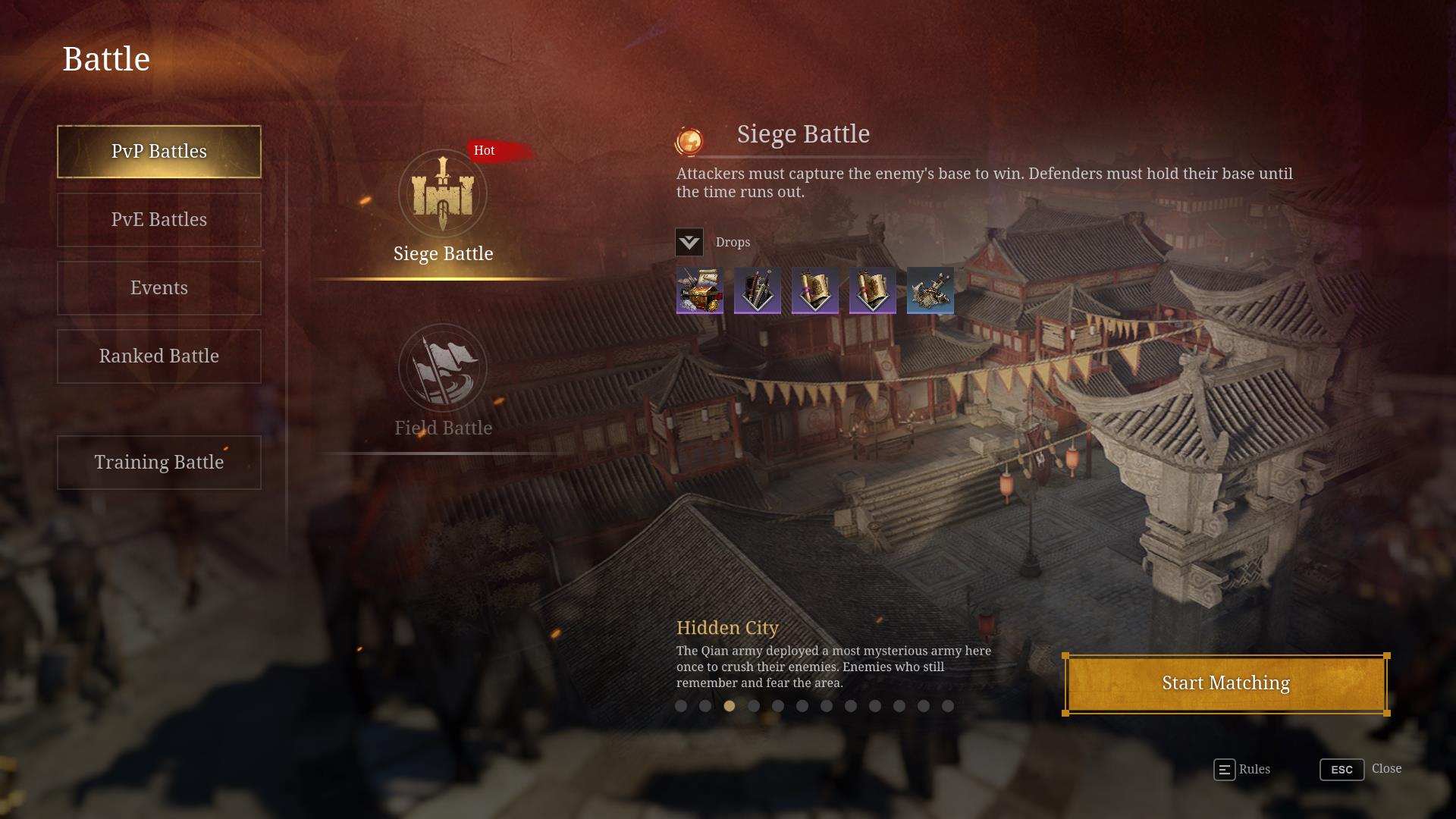Choose Ranked Battle mode
The height and width of the screenshot is (819, 1456).
point(159,356)
